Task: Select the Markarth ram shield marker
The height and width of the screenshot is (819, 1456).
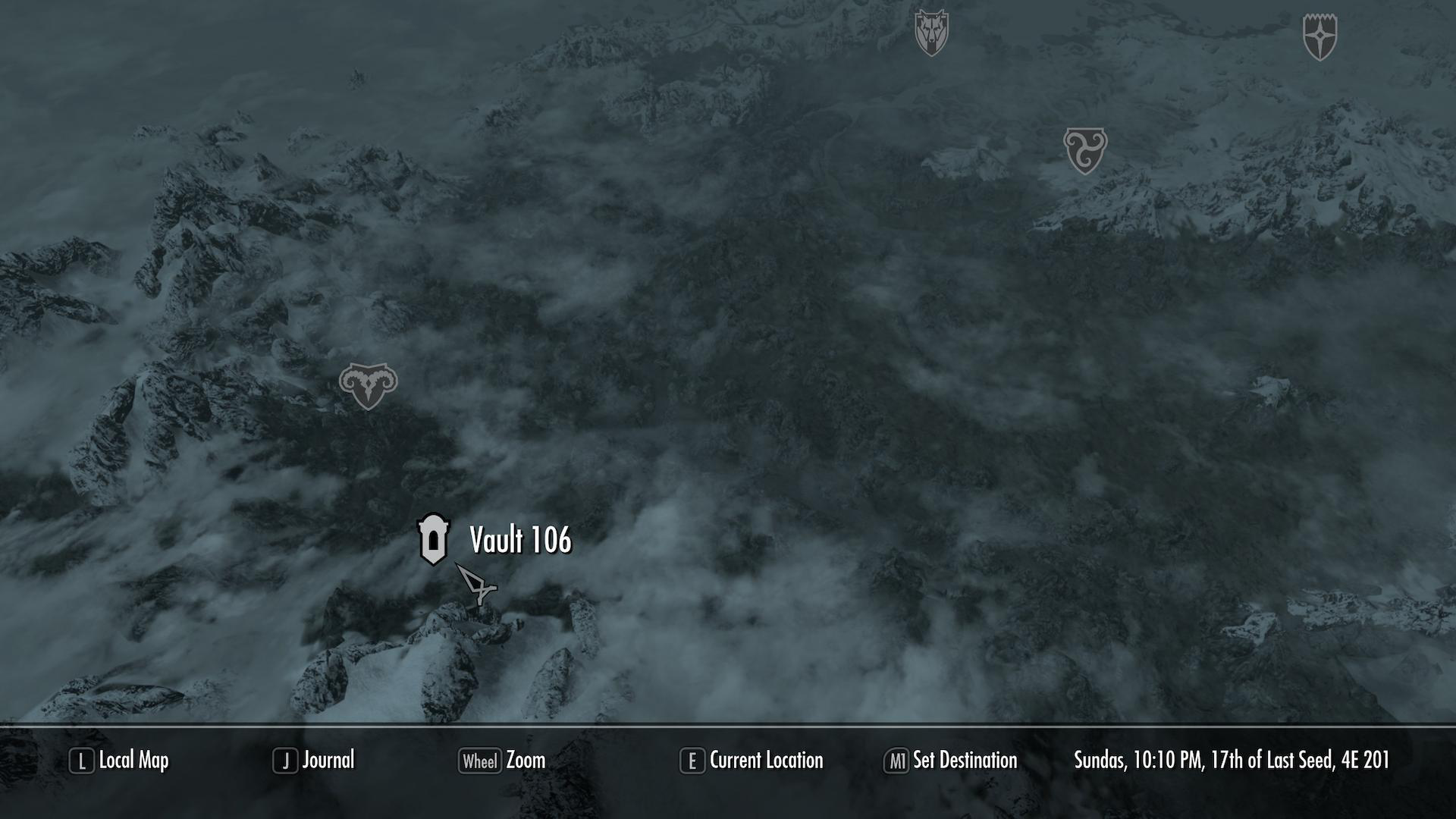Action: pos(369,387)
